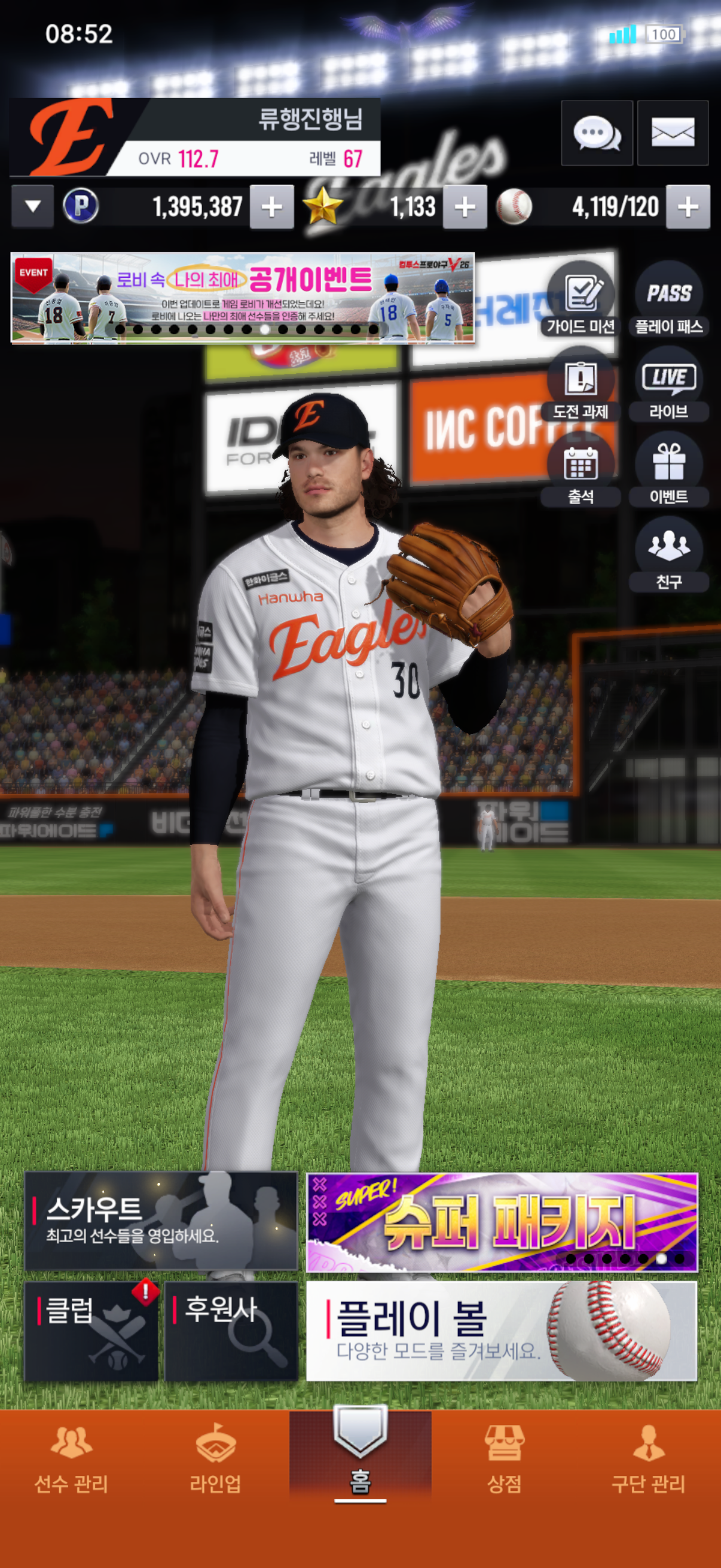
Task: Open the 라이브 LIVE menu
Action: pyautogui.click(x=668, y=385)
